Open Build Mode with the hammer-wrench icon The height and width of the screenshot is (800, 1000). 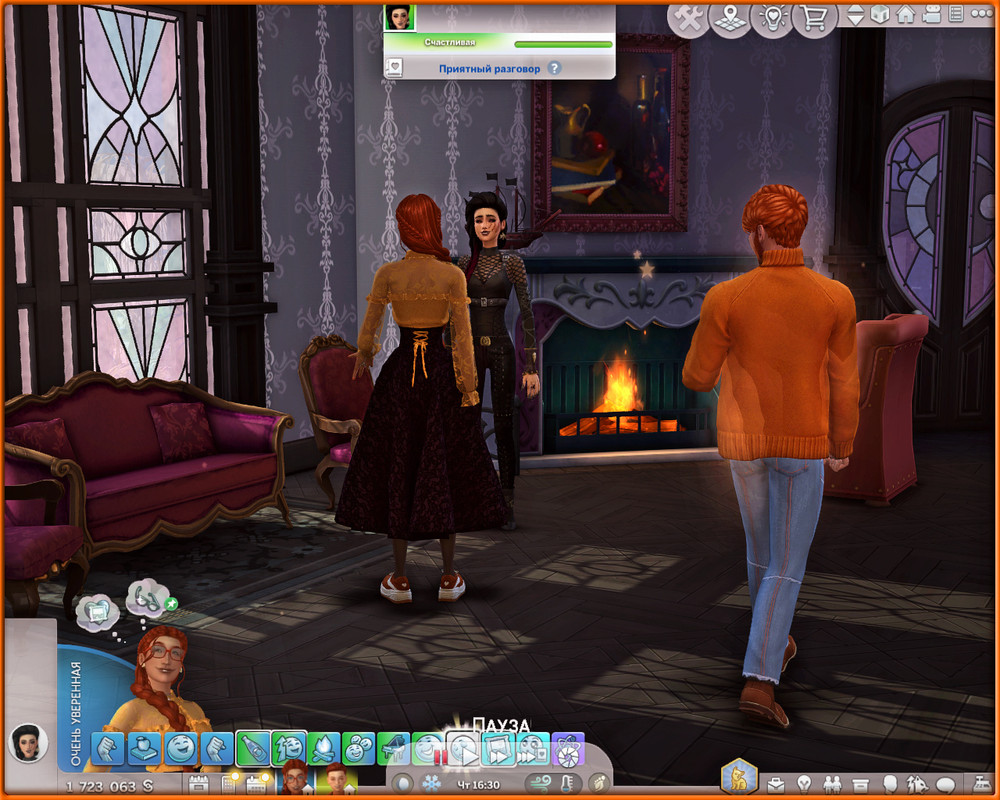[x=687, y=17]
